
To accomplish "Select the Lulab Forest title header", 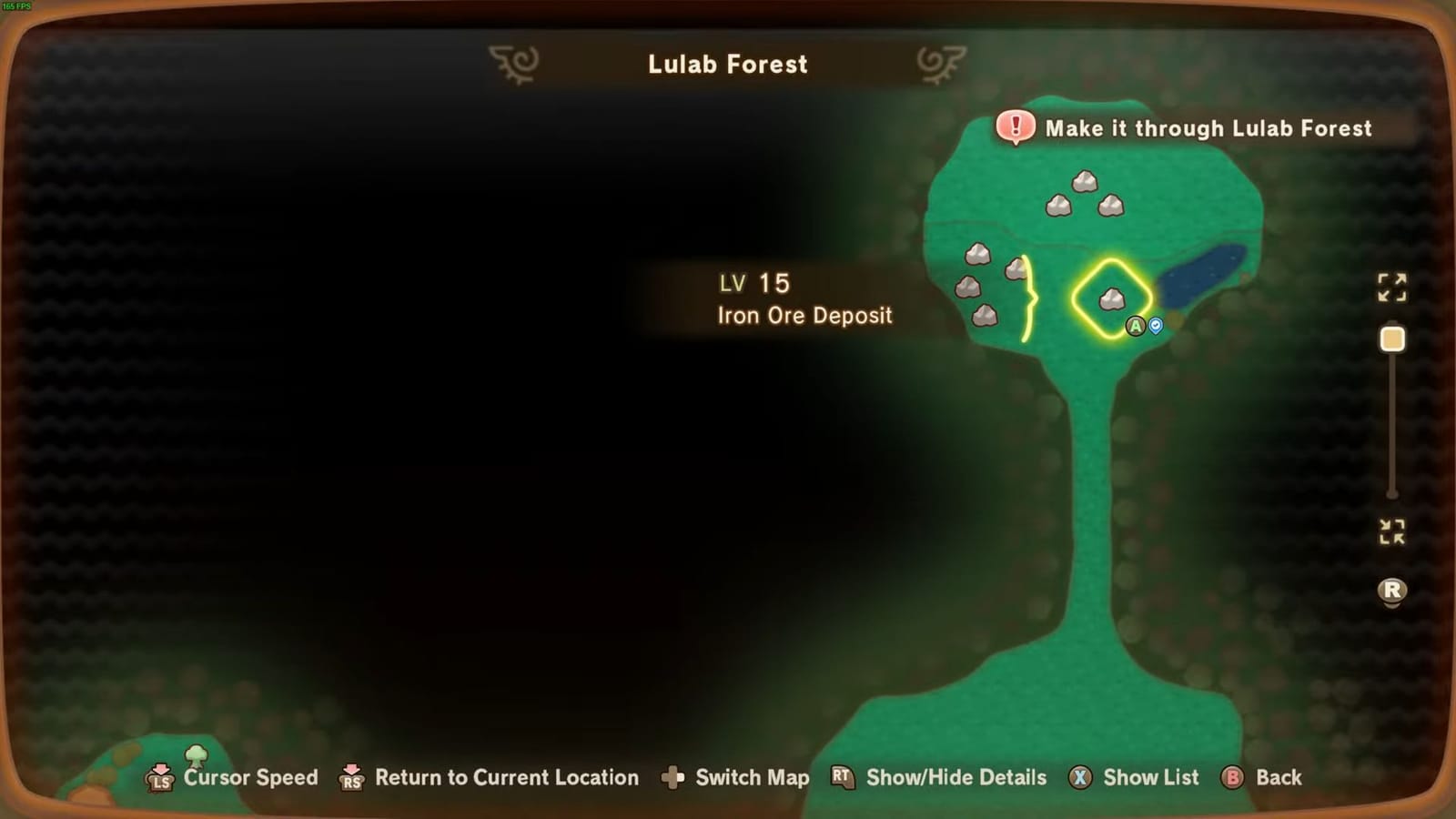I will coord(728,64).
